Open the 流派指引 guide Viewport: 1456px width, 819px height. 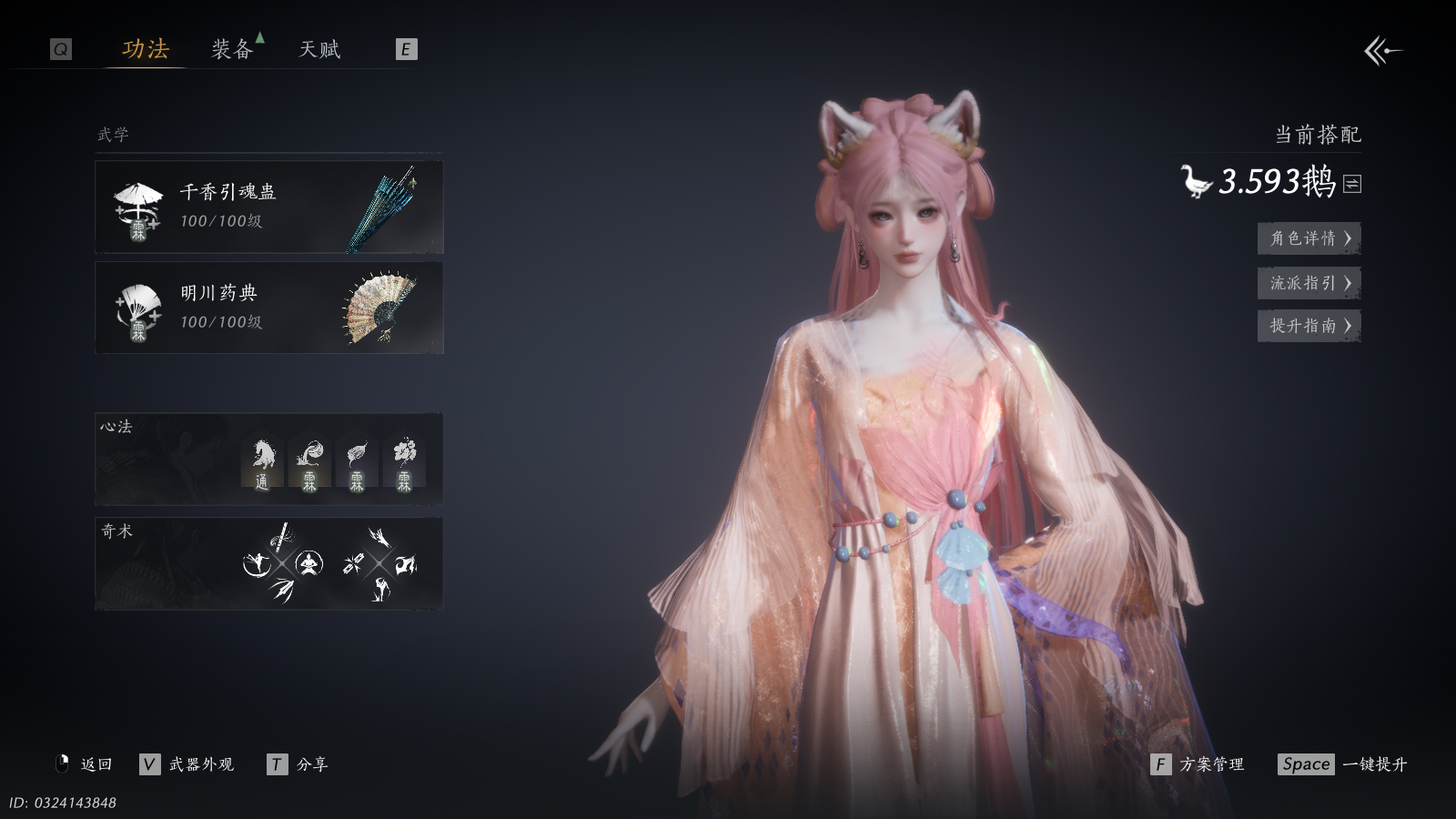tap(1309, 283)
